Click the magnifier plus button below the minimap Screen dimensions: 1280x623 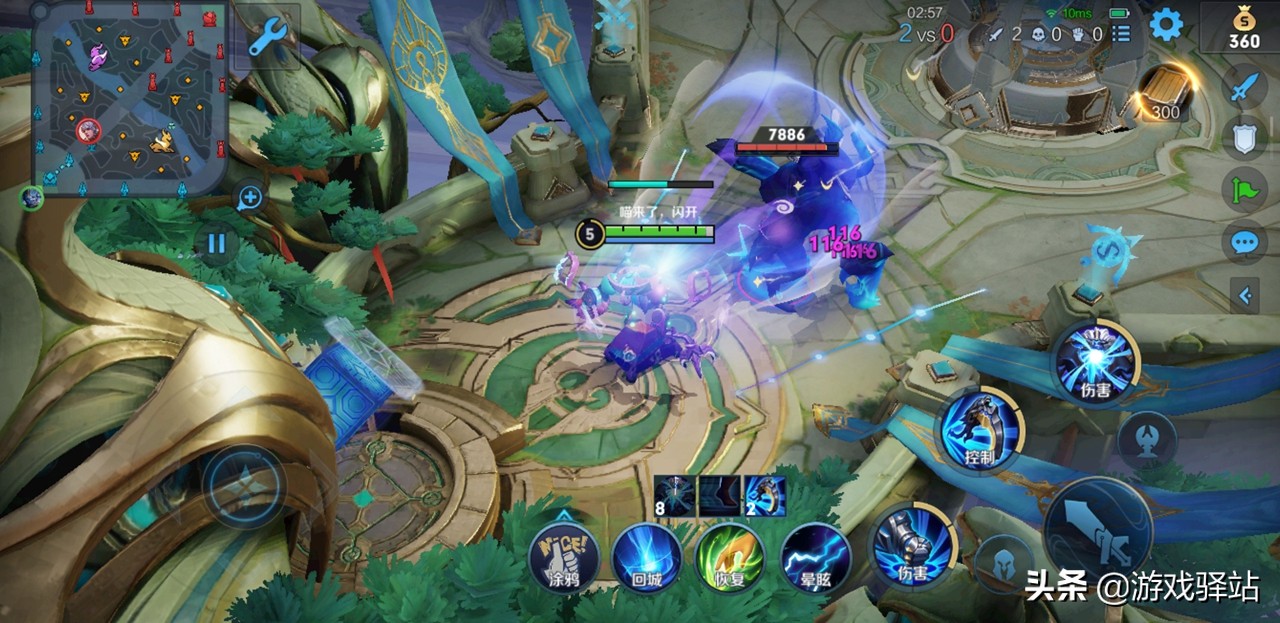[250, 197]
